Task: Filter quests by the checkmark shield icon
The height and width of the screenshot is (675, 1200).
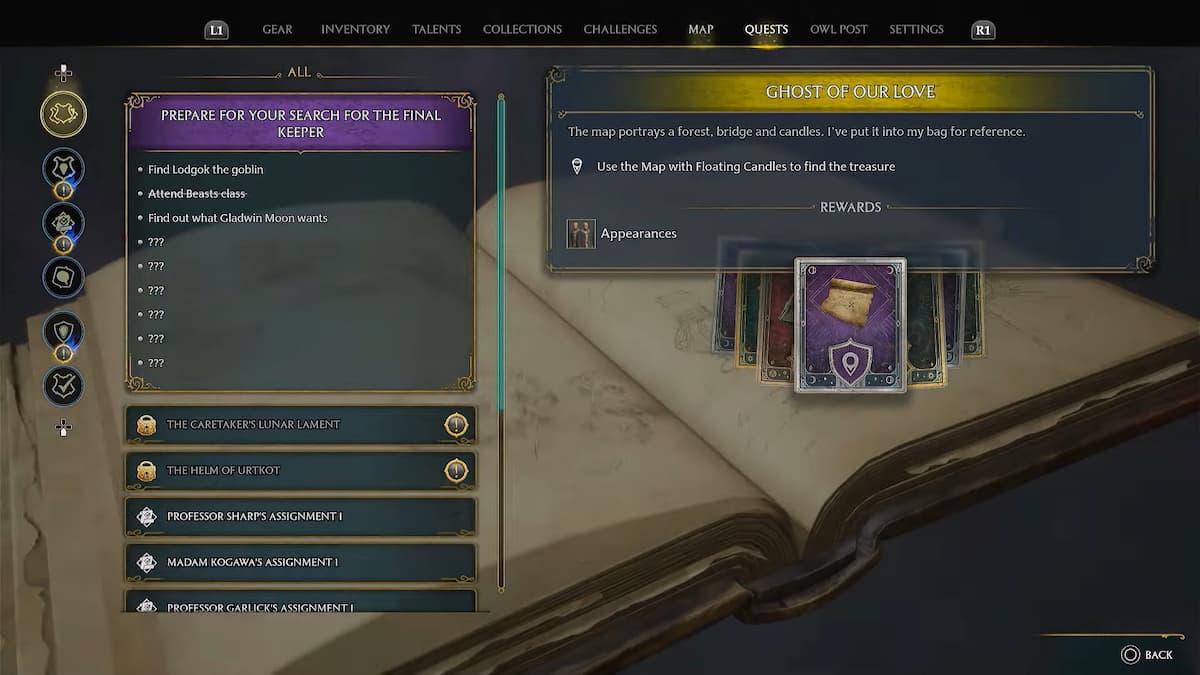Action: (63, 386)
